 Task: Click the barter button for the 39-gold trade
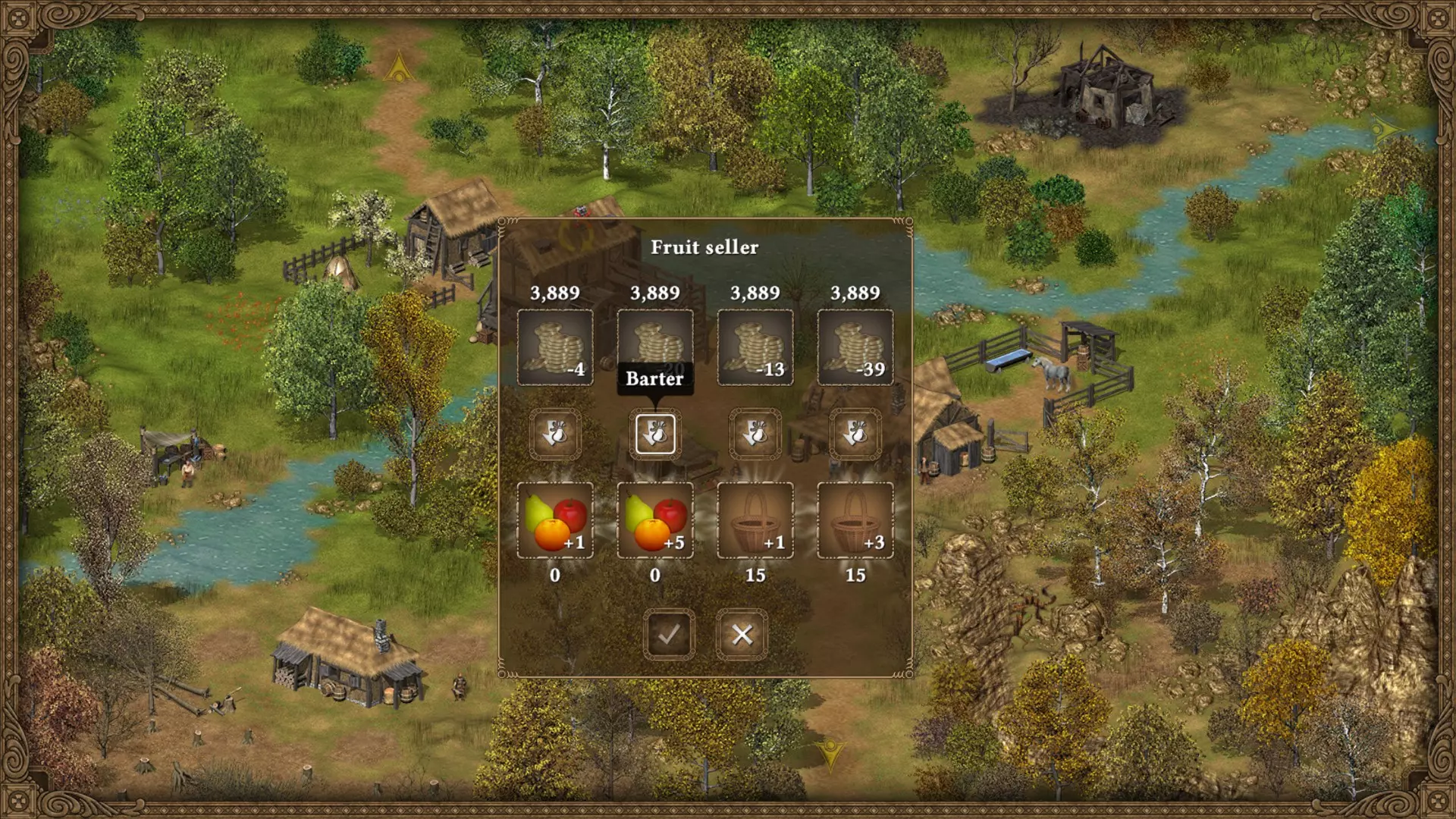[855, 435]
